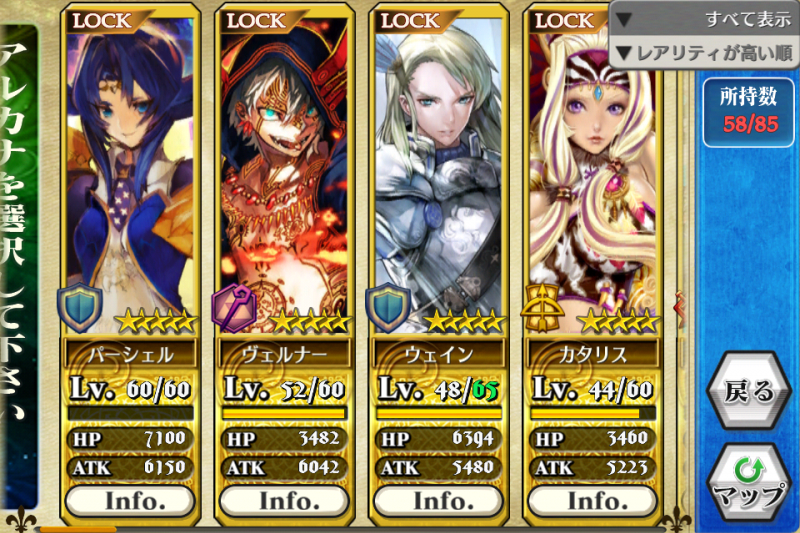
Task: Open the マップ button
Action: (x=748, y=485)
